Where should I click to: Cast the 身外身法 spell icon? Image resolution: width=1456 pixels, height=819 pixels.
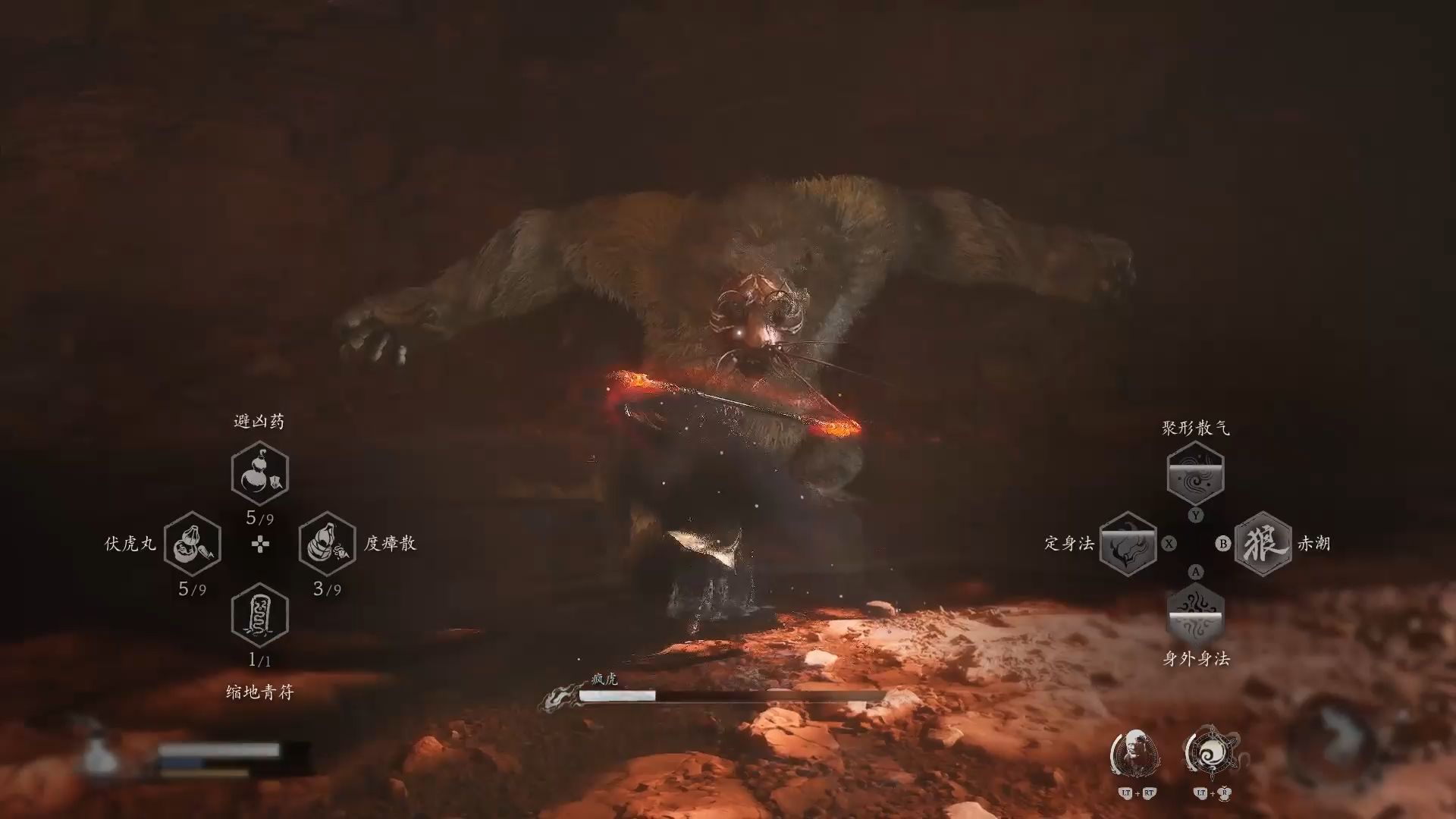coord(1195,614)
